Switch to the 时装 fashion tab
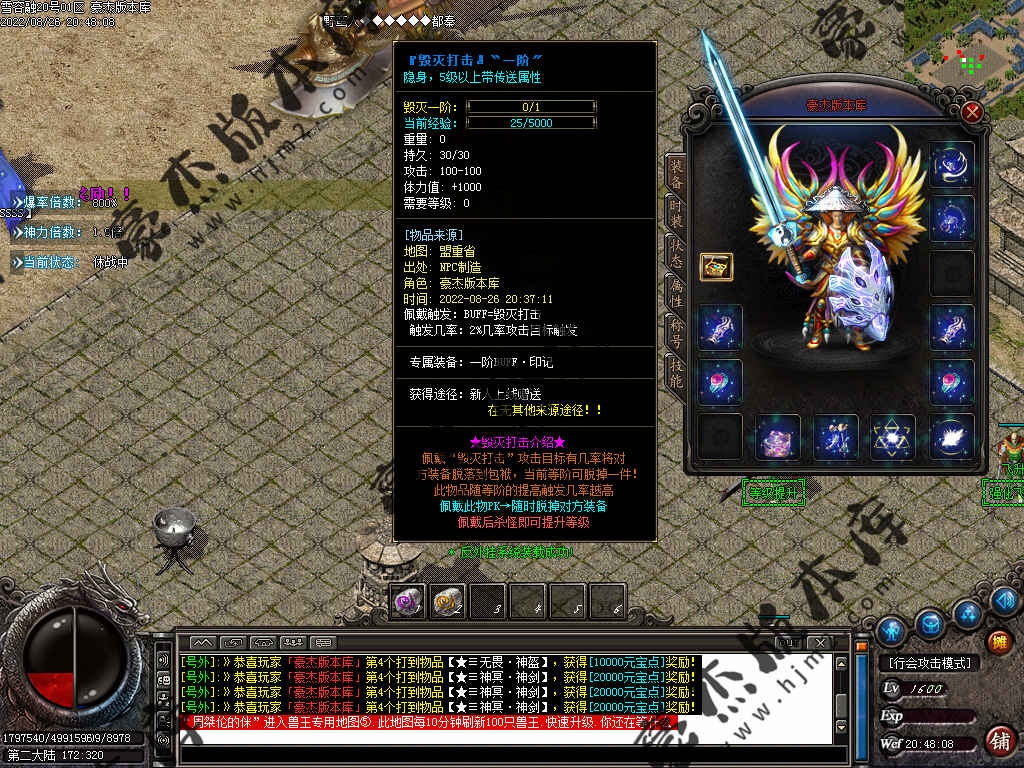The image size is (1024, 768). [x=675, y=213]
